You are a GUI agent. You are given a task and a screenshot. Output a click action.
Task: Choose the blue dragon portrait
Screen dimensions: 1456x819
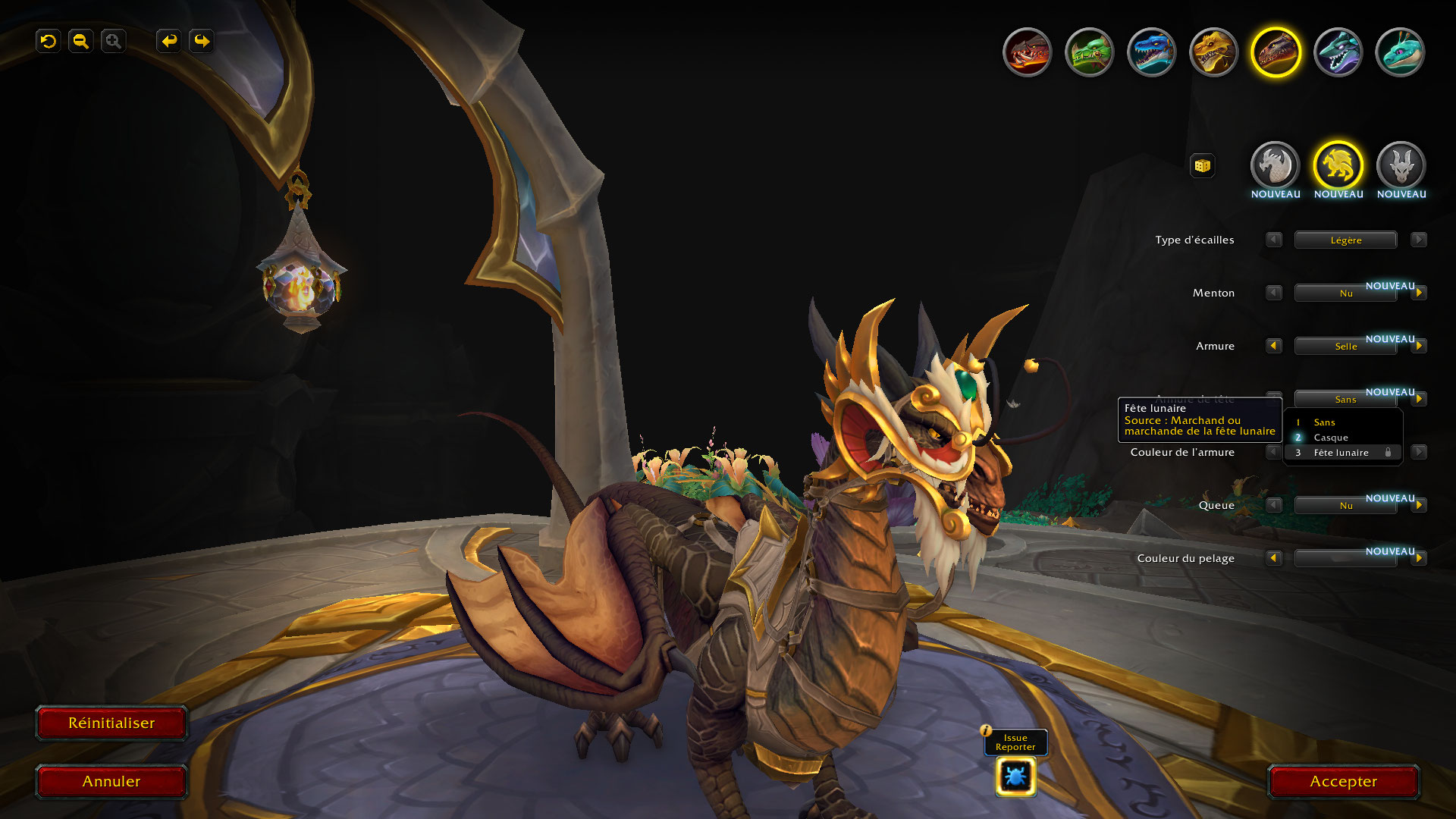click(1152, 52)
